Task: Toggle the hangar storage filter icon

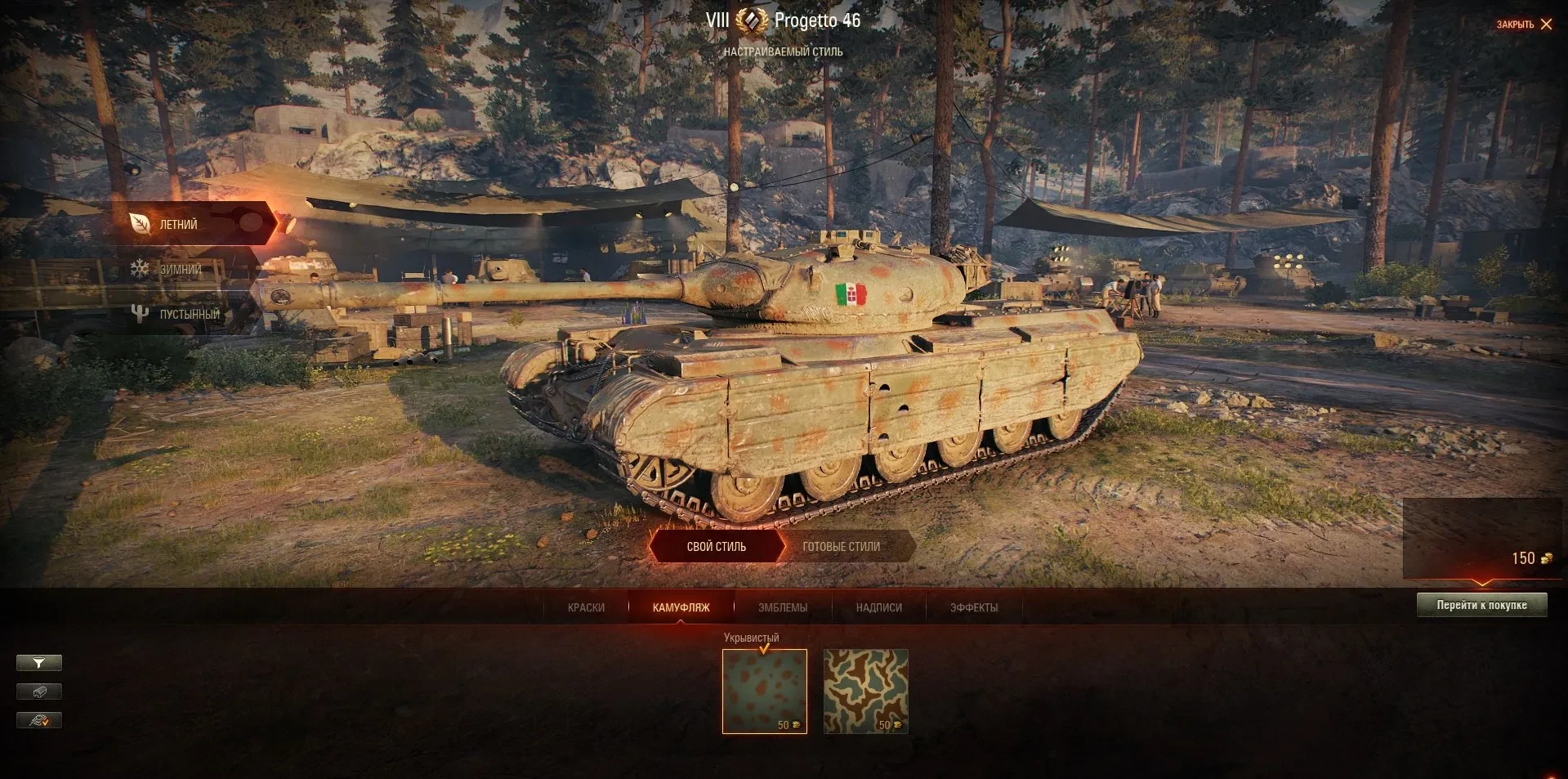Action: click(x=38, y=692)
